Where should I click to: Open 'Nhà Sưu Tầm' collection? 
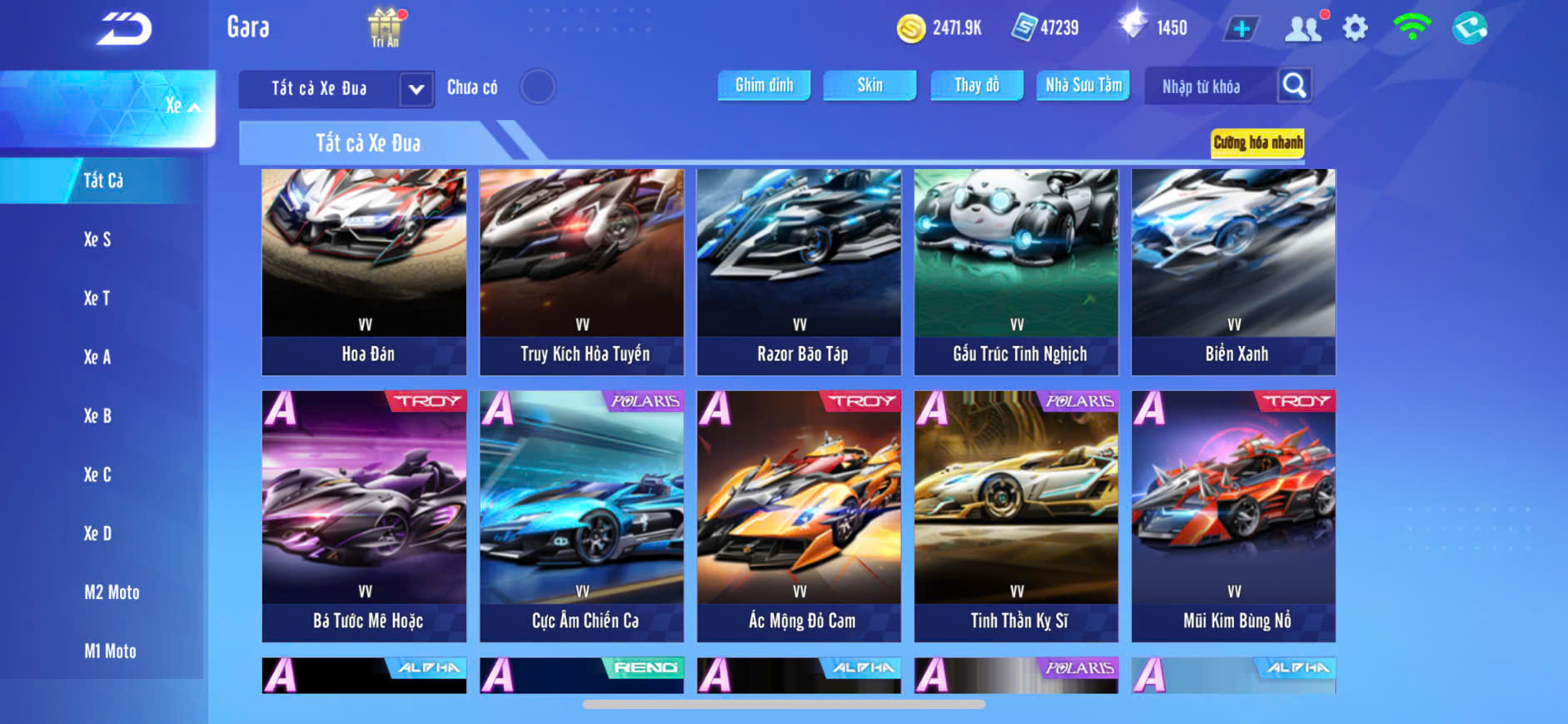pyautogui.click(x=1083, y=85)
